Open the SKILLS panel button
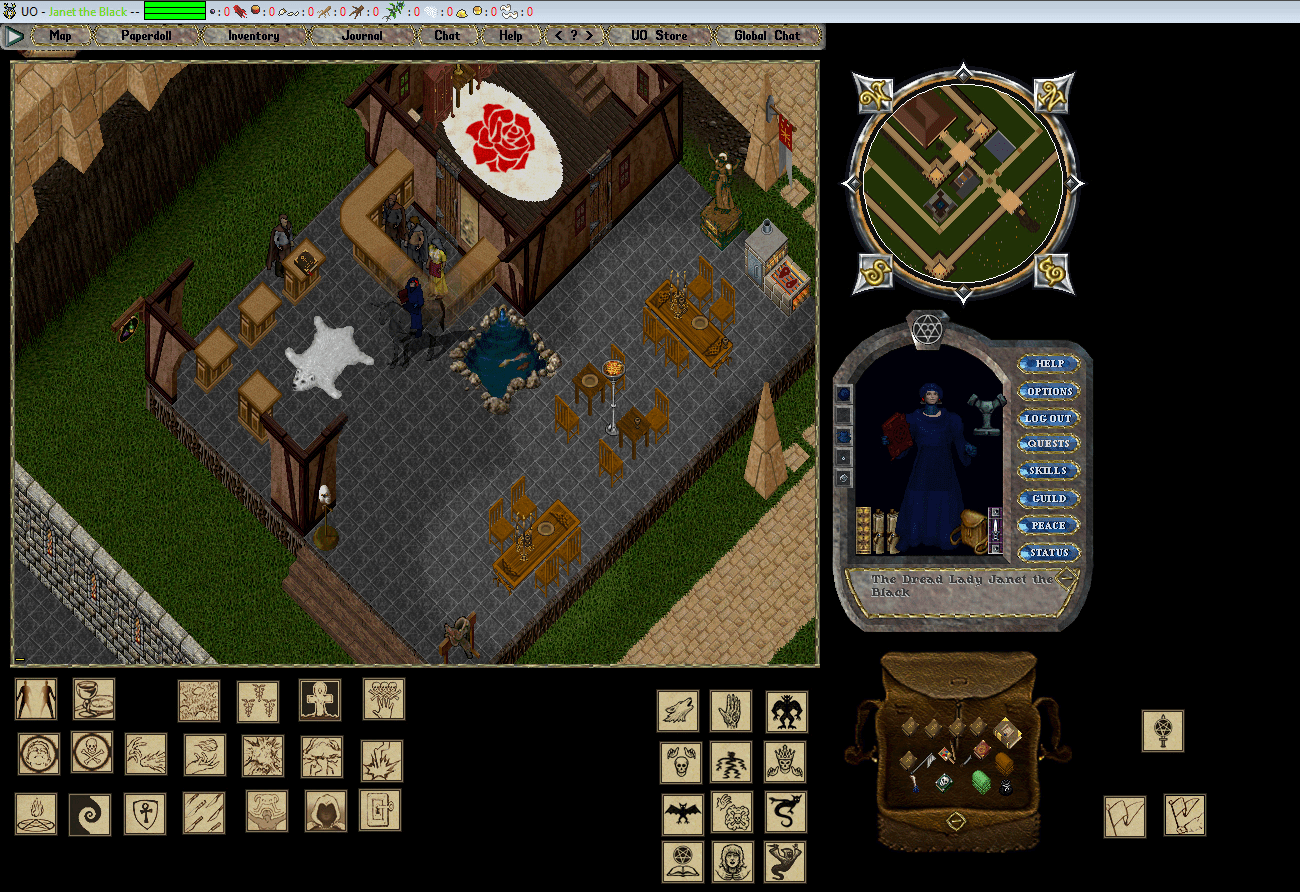The image size is (1300, 892). click(1048, 471)
